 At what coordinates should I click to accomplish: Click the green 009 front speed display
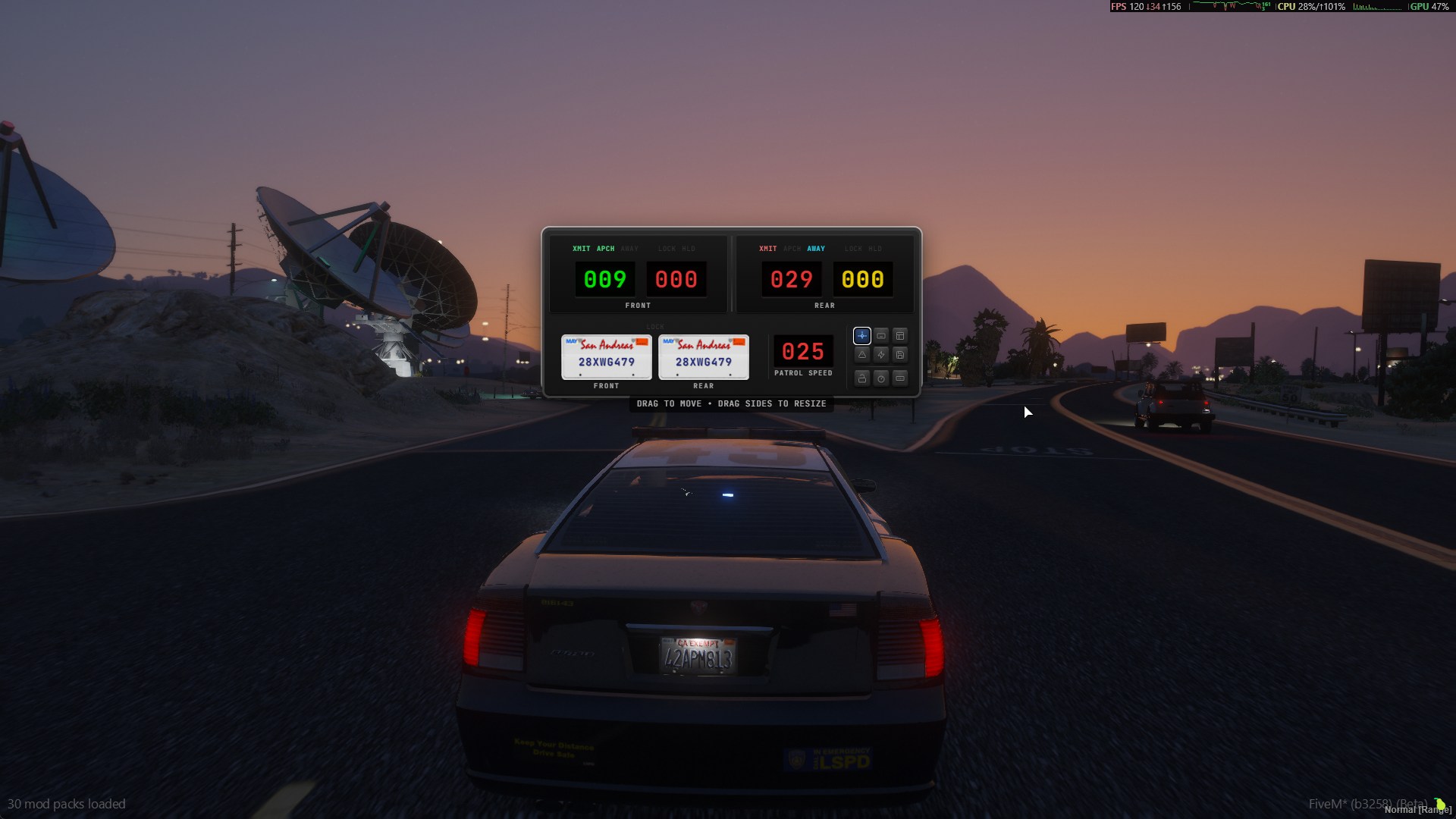click(605, 280)
